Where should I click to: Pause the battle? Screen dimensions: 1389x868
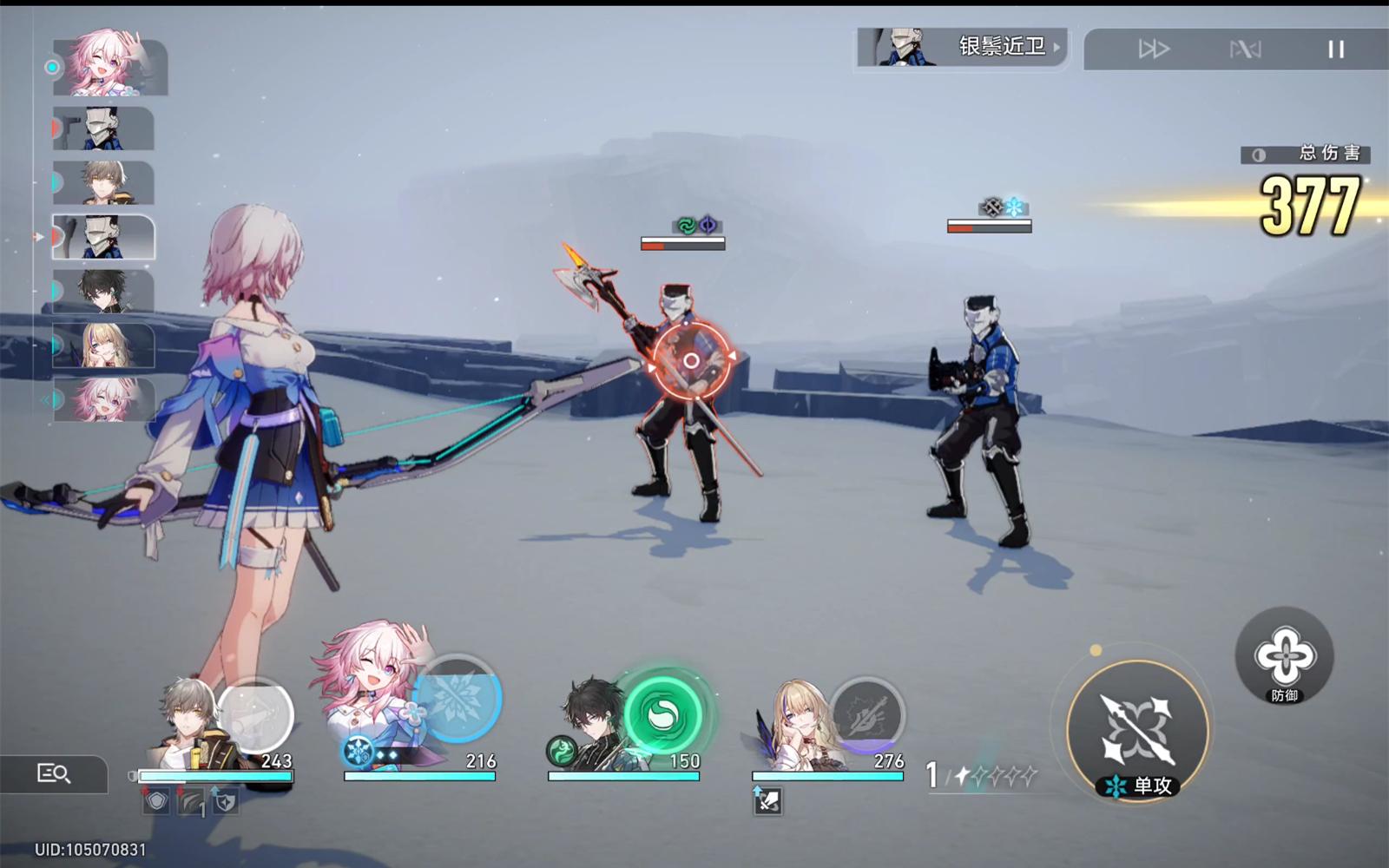point(1335,49)
